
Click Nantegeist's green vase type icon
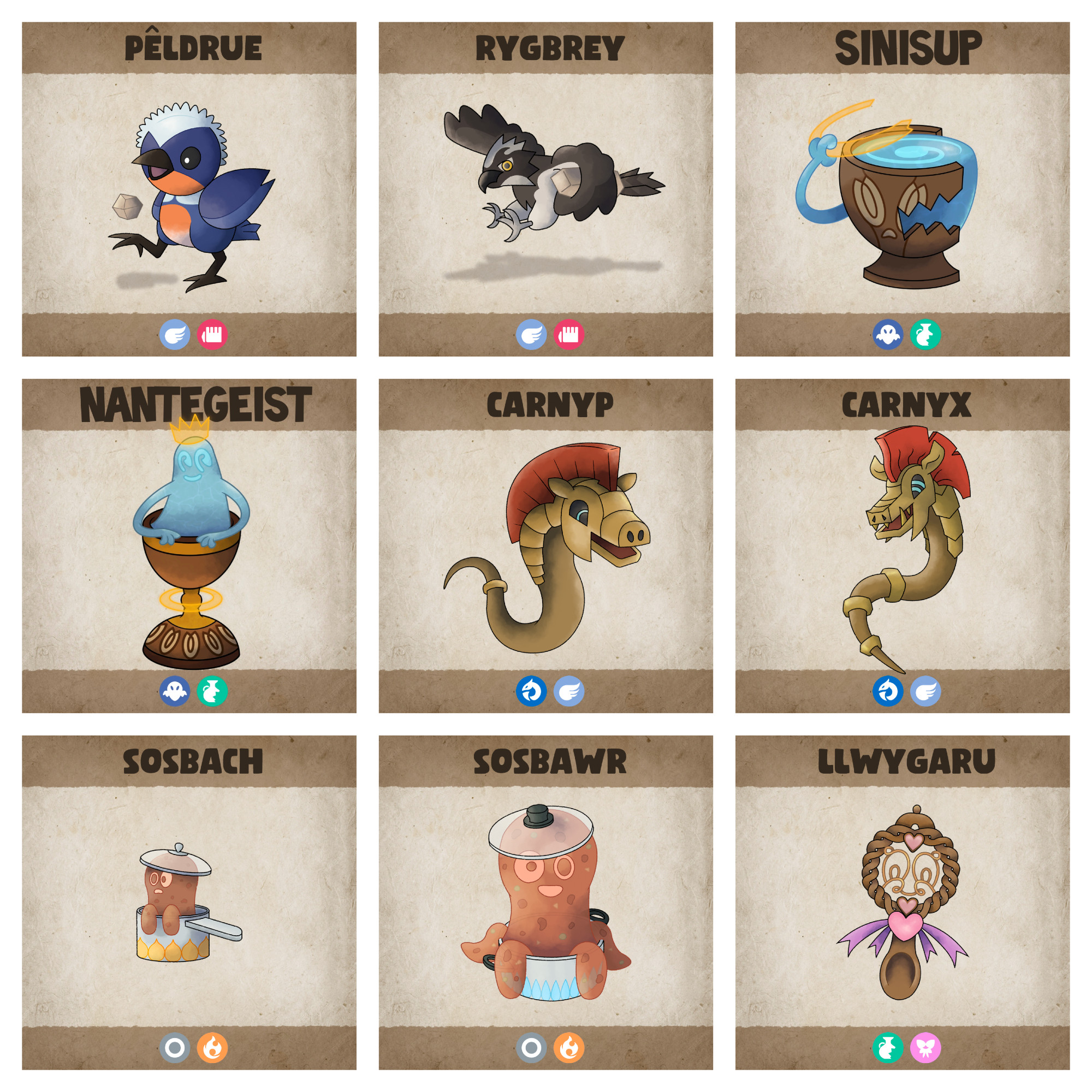pyautogui.click(x=212, y=691)
